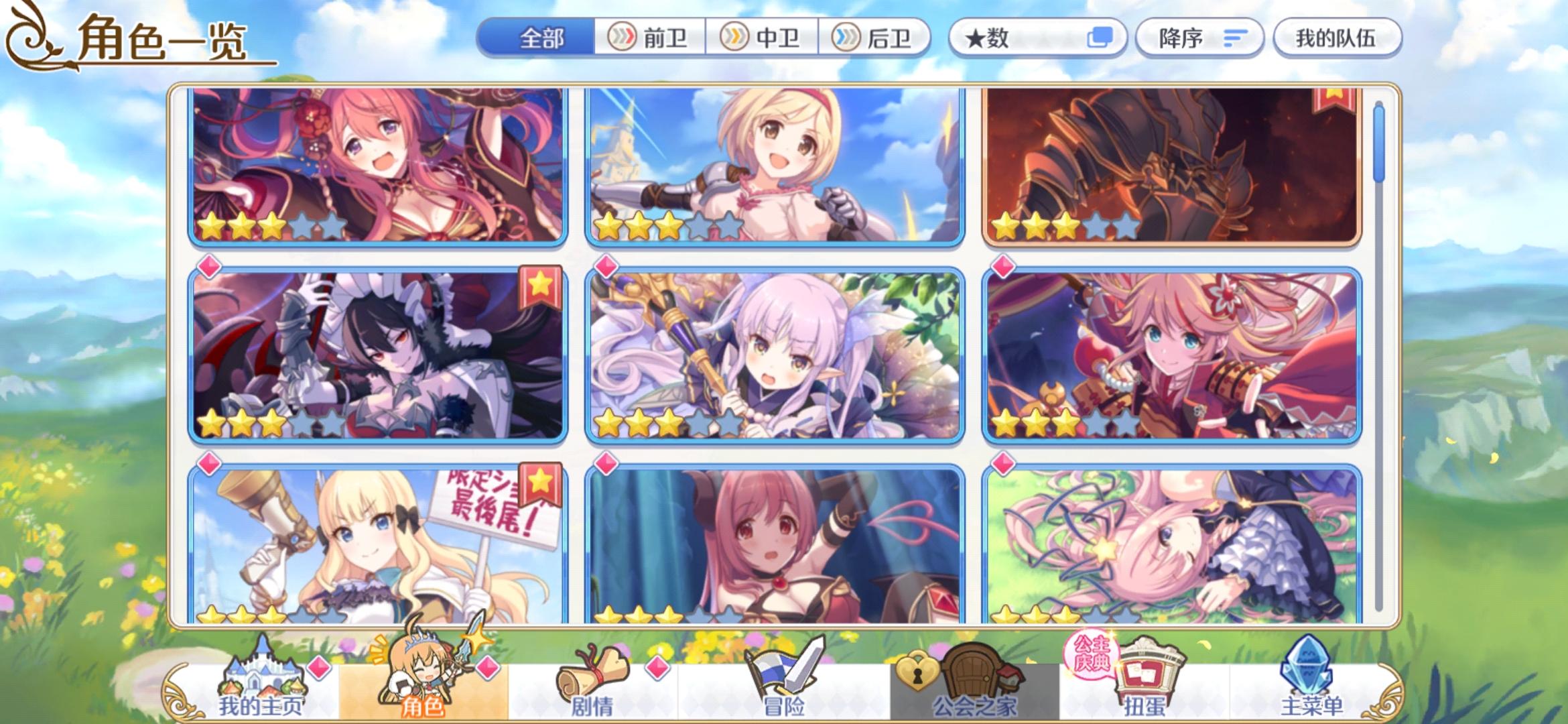Open the ★数 sorting dropdown
The height and width of the screenshot is (724, 1568).
[1038, 38]
